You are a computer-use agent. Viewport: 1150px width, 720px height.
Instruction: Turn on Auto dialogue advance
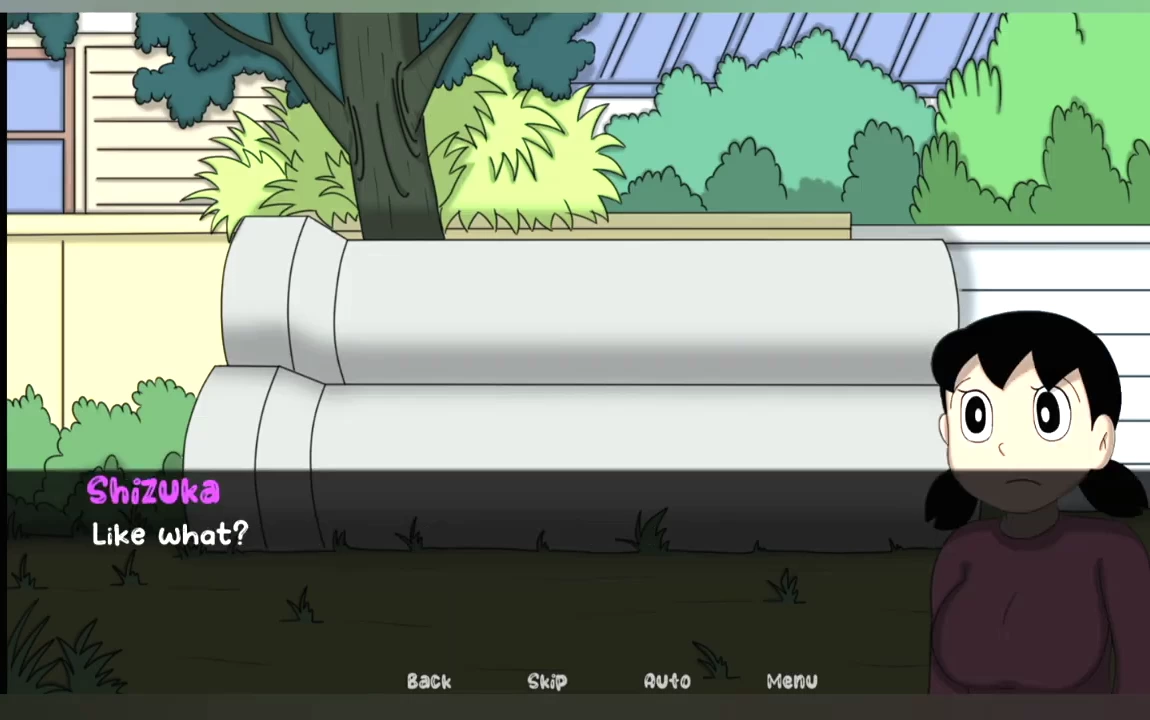coord(667,681)
